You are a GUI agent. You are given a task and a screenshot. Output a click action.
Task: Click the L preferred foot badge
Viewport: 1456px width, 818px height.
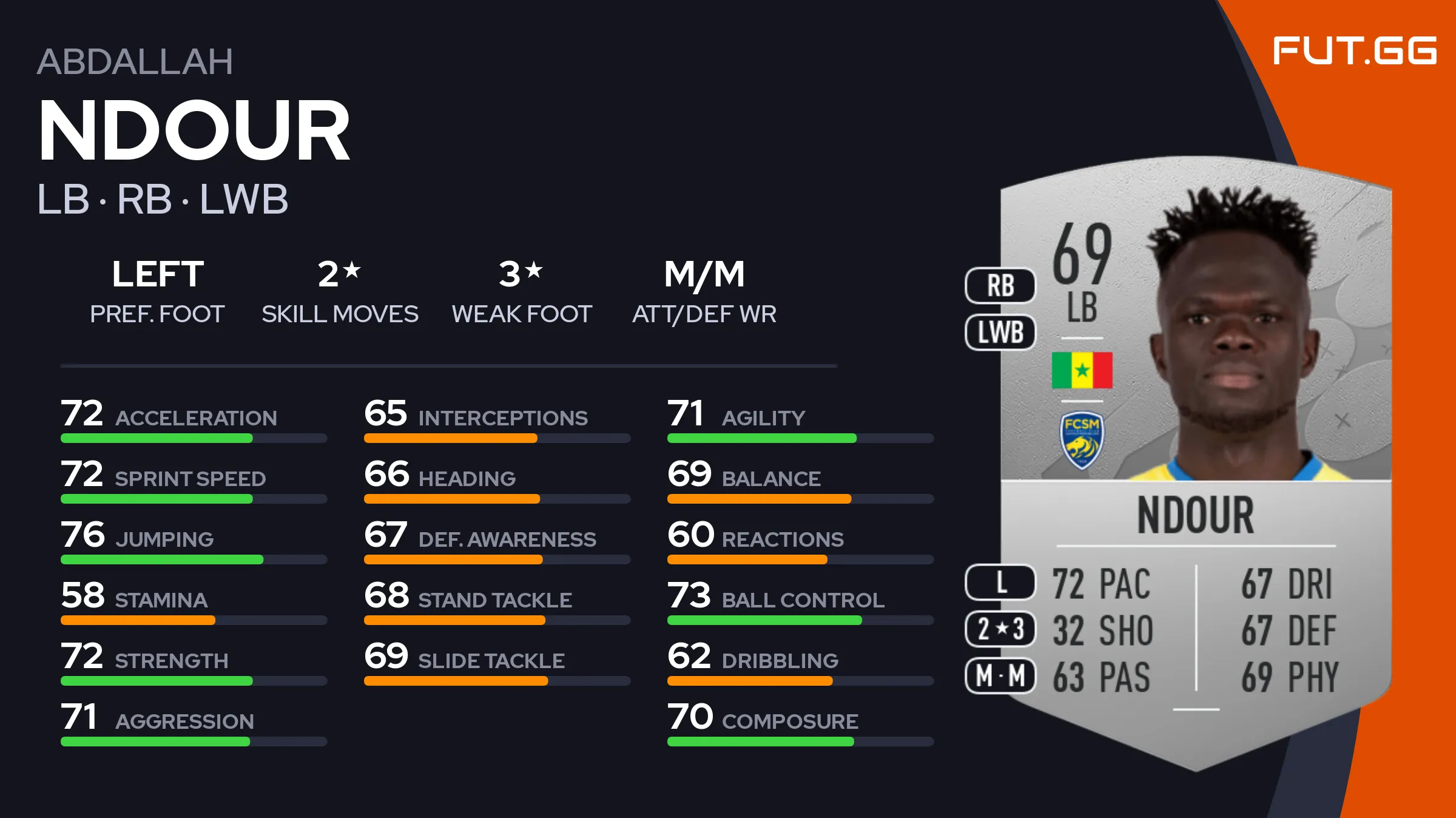1000,582
